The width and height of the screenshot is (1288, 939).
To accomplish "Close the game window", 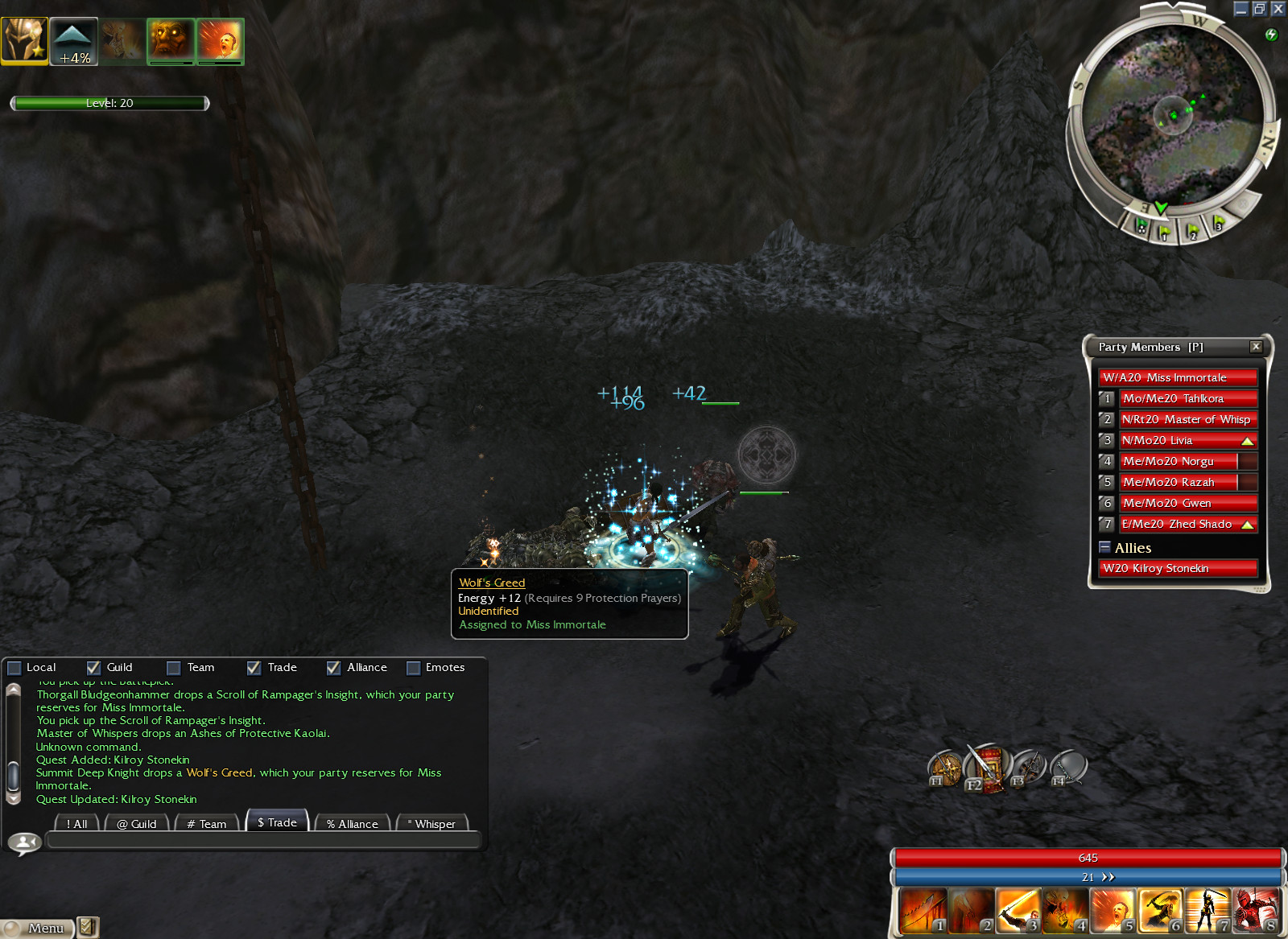I will 1278,9.
